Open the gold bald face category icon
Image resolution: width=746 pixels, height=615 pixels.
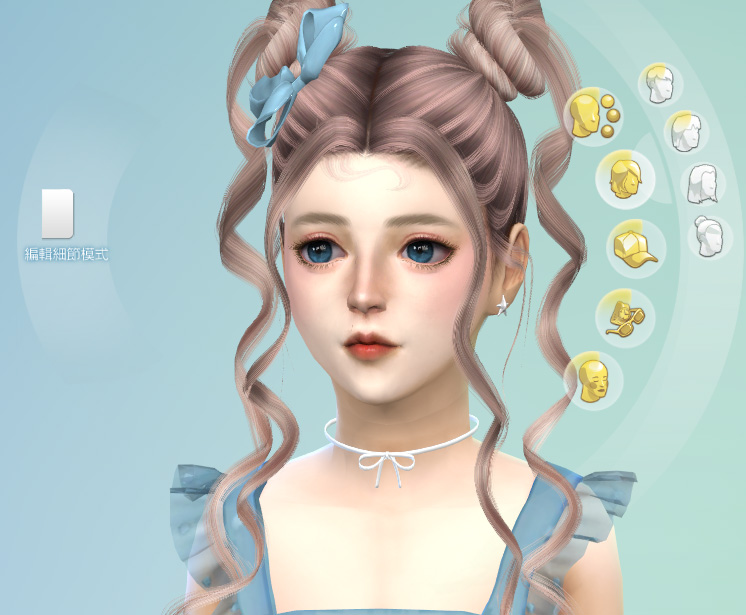tap(594, 381)
